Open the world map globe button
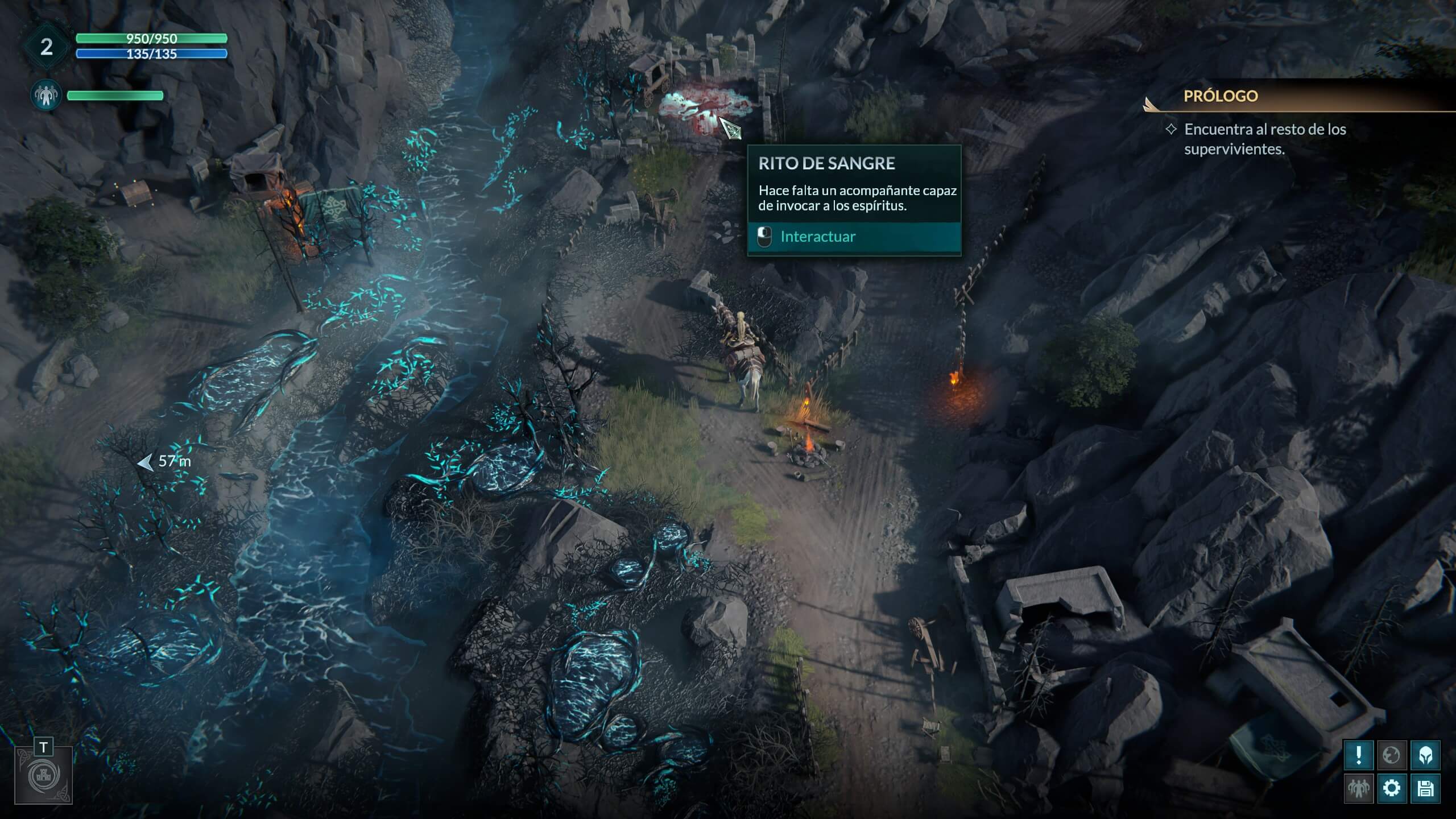Image resolution: width=1456 pixels, height=819 pixels. coord(1392,755)
